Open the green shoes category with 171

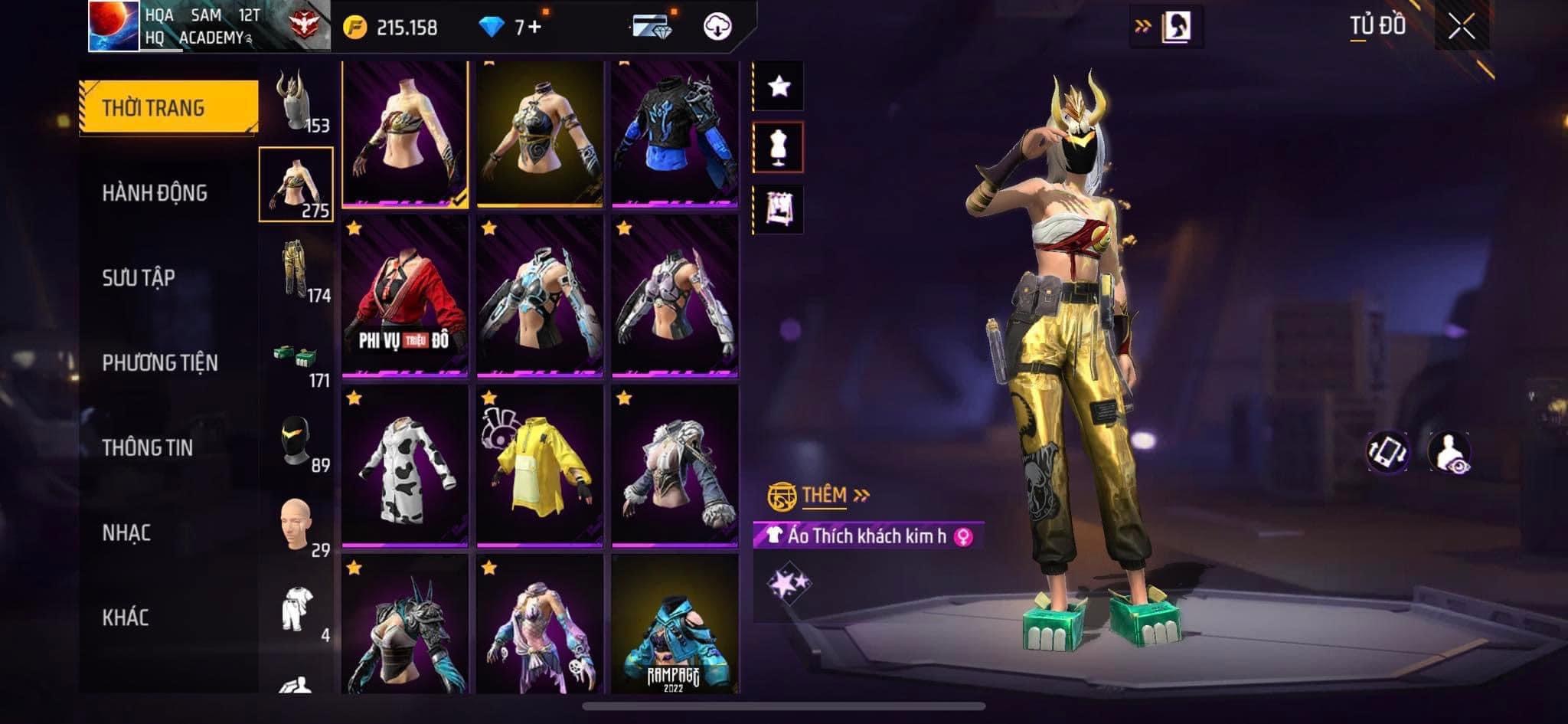click(297, 359)
